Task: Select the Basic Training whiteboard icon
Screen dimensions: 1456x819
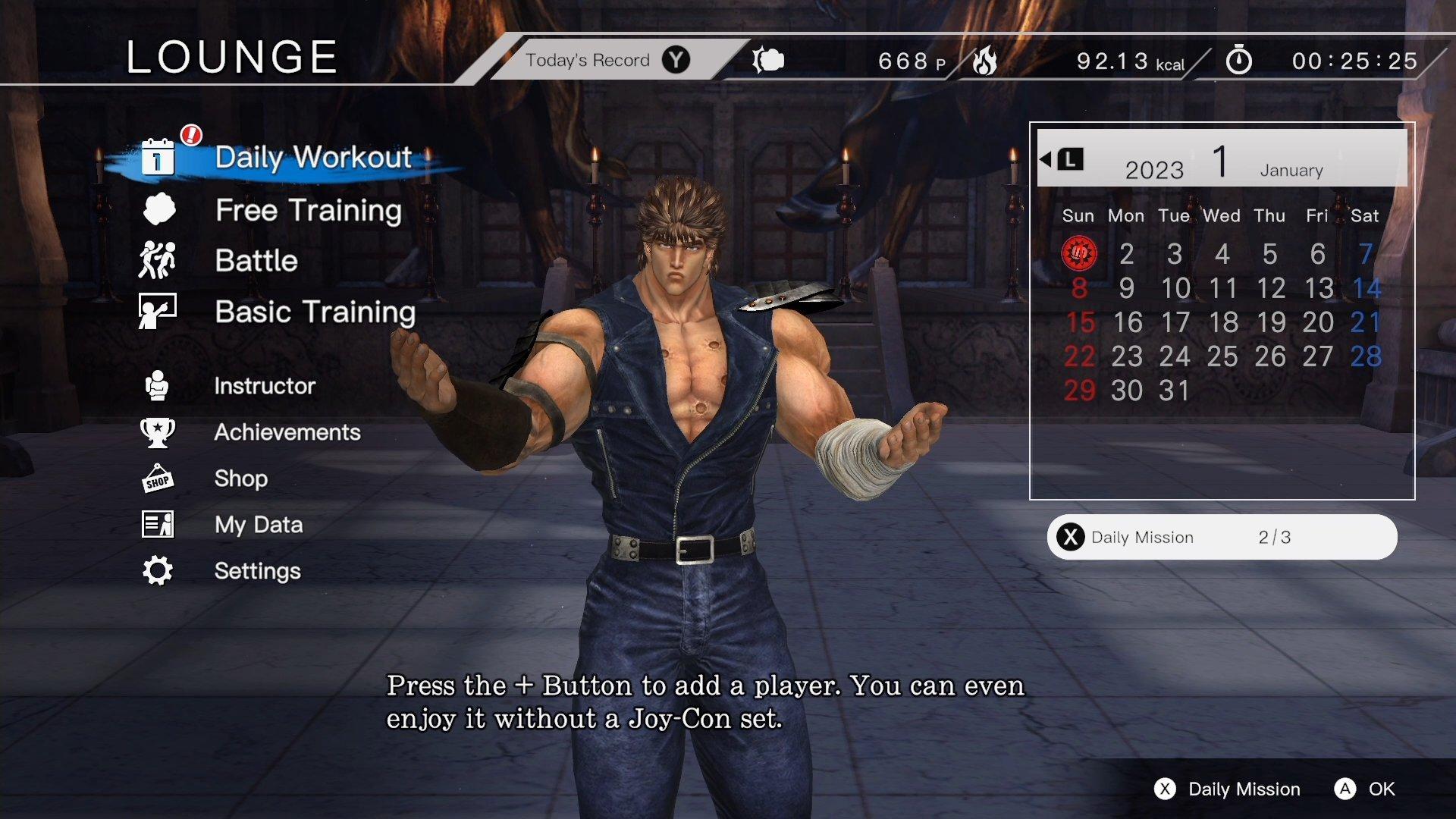Action: click(157, 311)
